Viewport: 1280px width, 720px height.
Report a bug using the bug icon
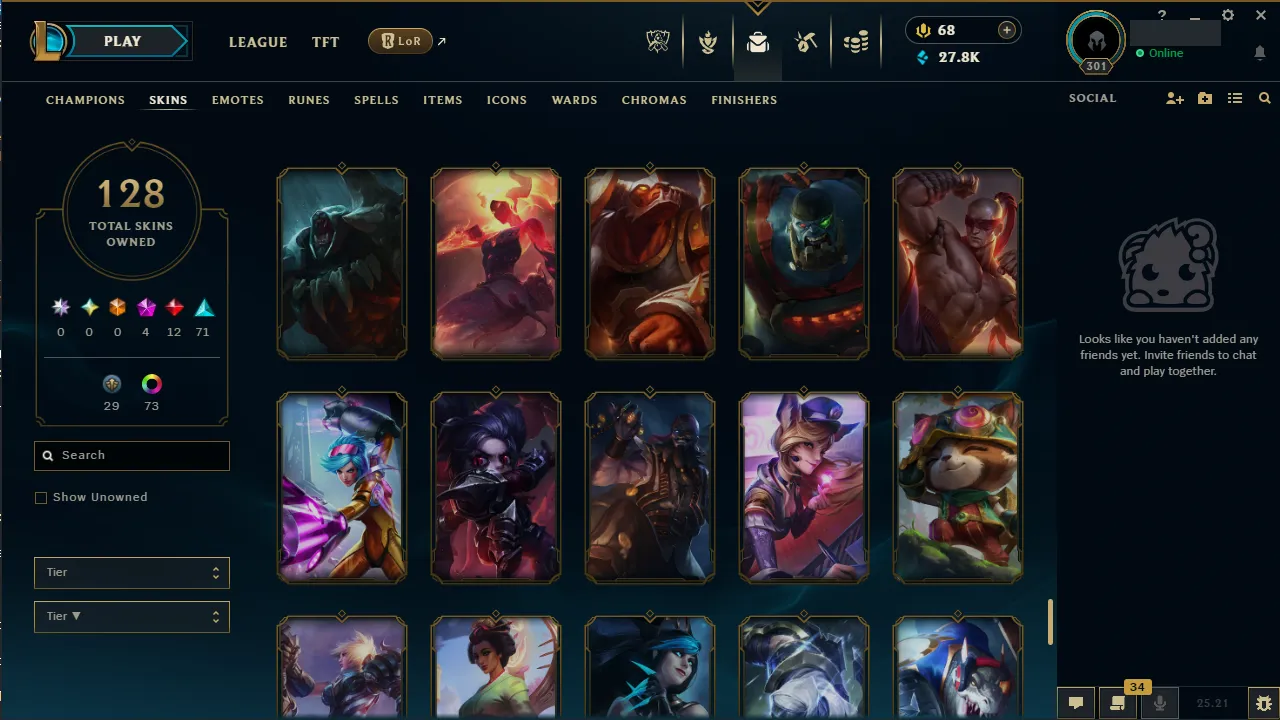click(x=1262, y=703)
